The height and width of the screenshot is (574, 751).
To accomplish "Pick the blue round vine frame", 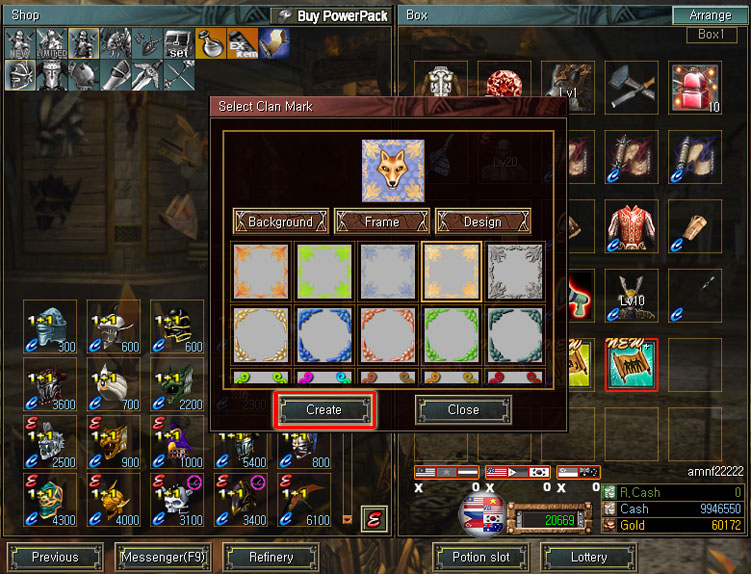I will point(325,334).
